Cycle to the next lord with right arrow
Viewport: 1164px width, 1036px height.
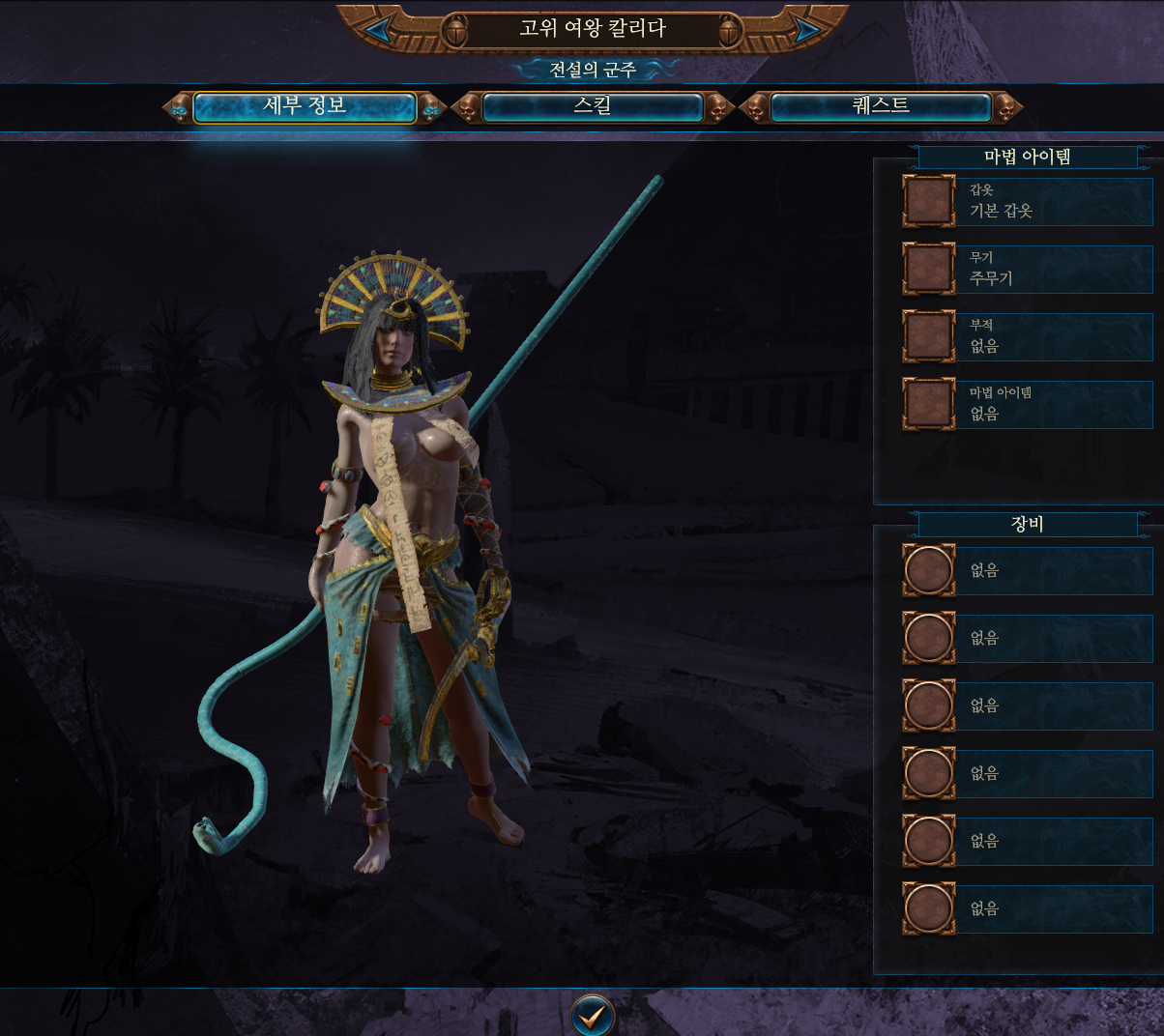click(804, 30)
